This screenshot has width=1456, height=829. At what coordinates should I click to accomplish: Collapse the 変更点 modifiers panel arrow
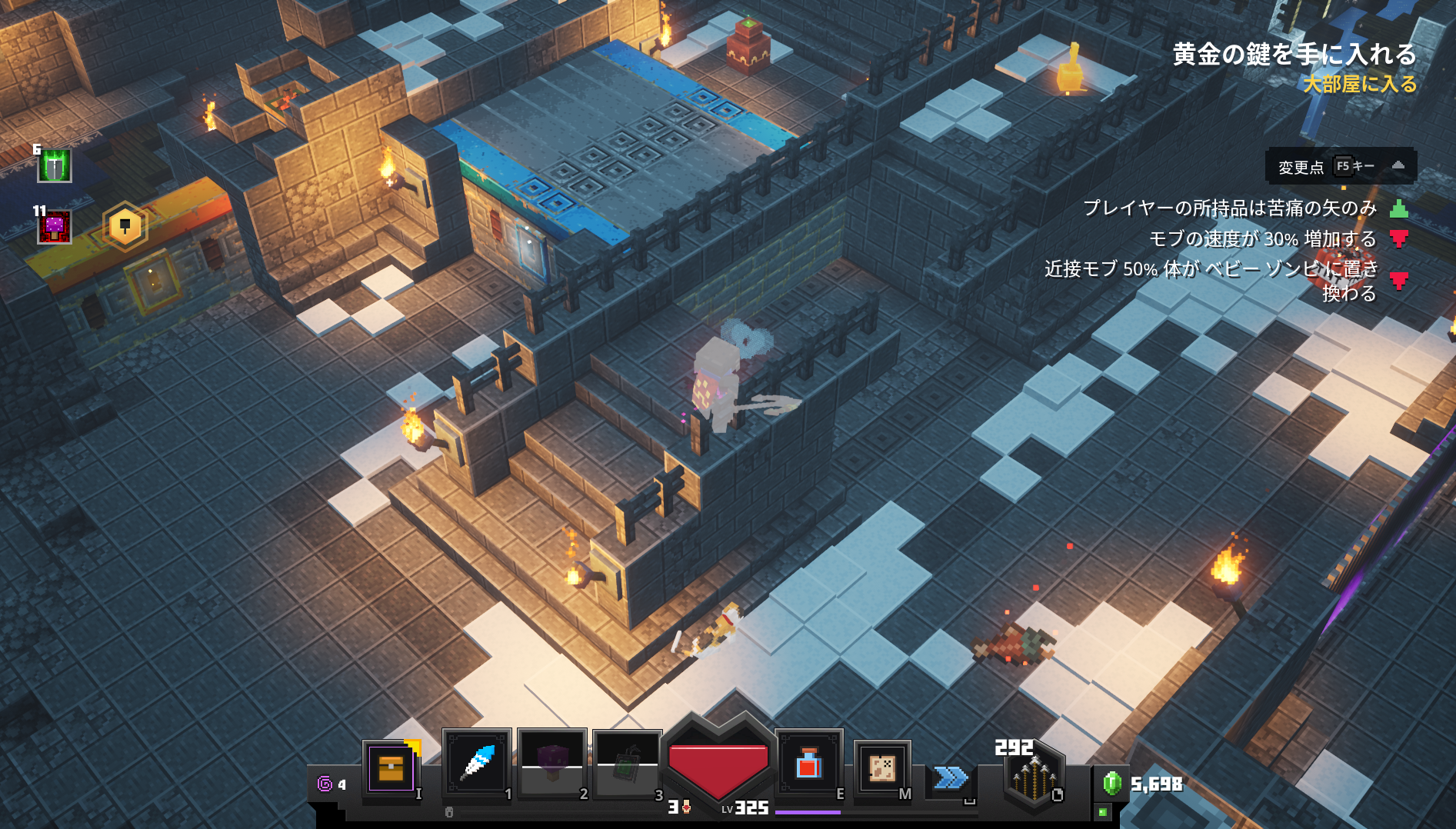point(1398,166)
